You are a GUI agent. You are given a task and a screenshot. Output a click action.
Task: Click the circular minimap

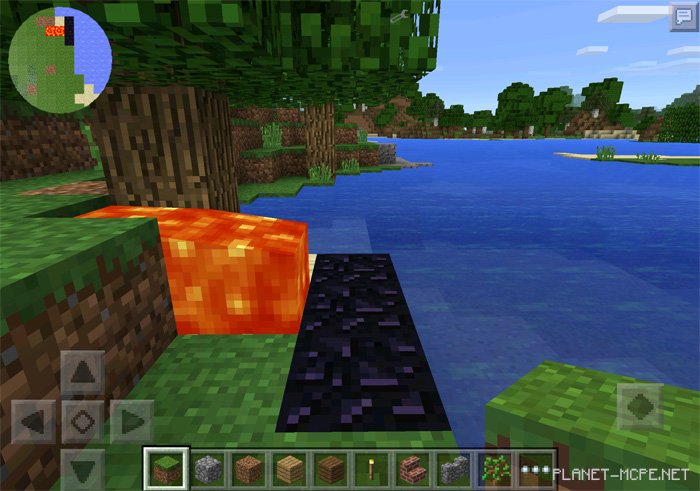coord(60,58)
